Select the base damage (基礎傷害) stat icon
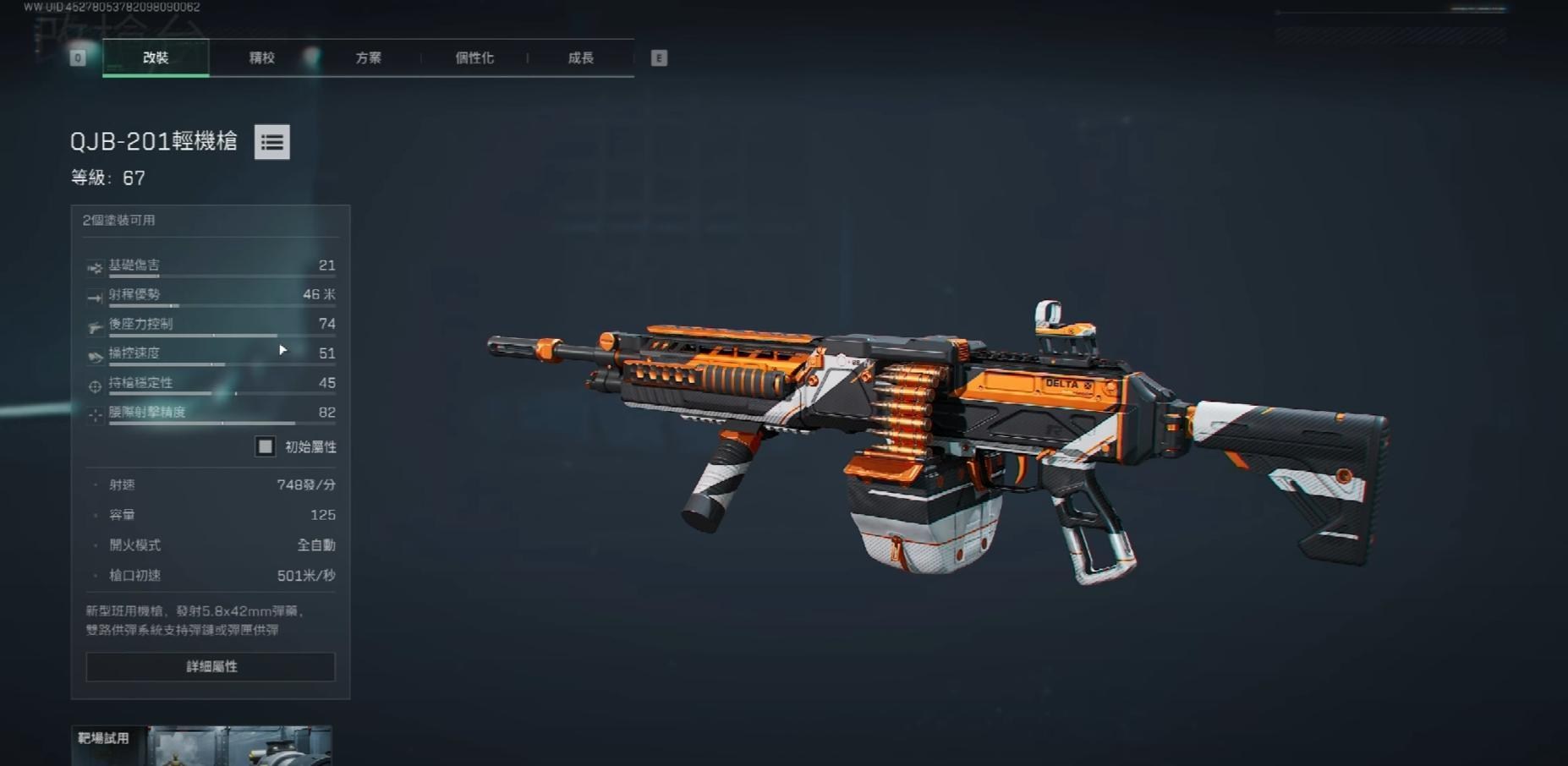Viewport: 1568px width, 766px height. click(94, 265)
